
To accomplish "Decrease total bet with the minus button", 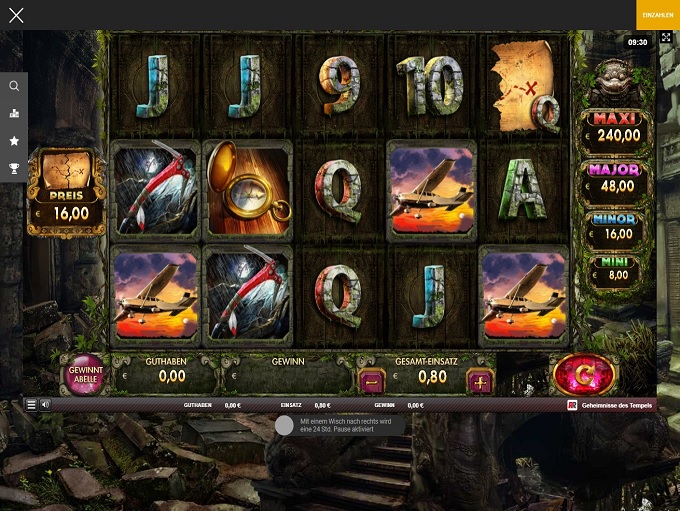I will pyautogui.click(x=372, y=381).
